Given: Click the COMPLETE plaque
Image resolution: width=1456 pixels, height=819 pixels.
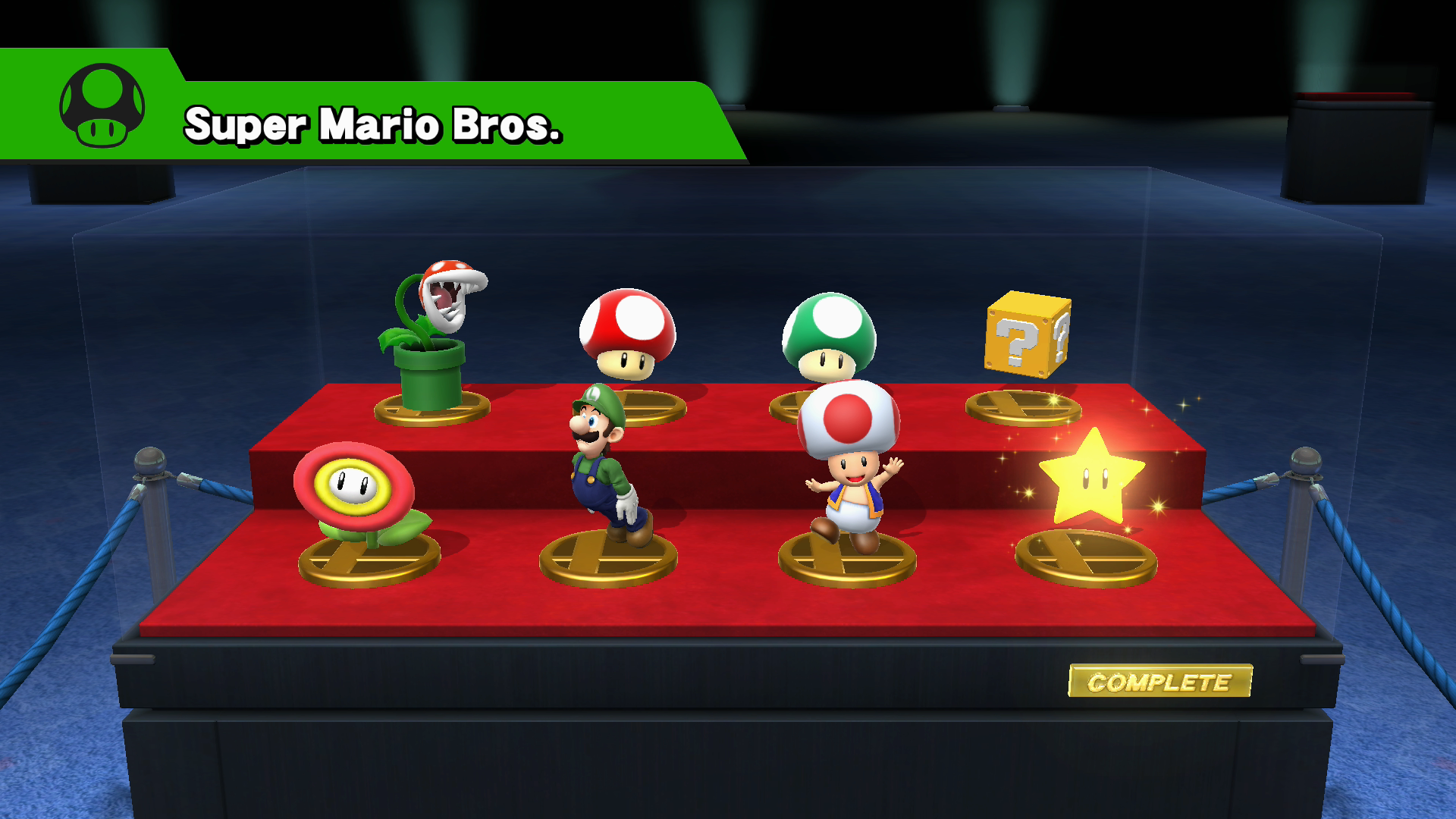Looking at the screenshot, I should click(1160, 681).
